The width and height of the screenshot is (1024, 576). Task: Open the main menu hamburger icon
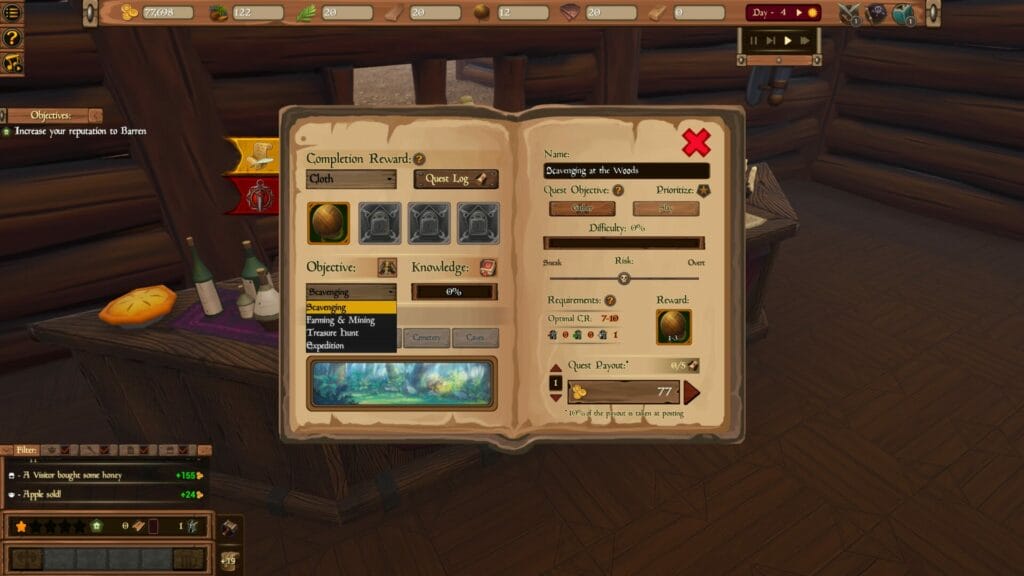tap(12, 13)
